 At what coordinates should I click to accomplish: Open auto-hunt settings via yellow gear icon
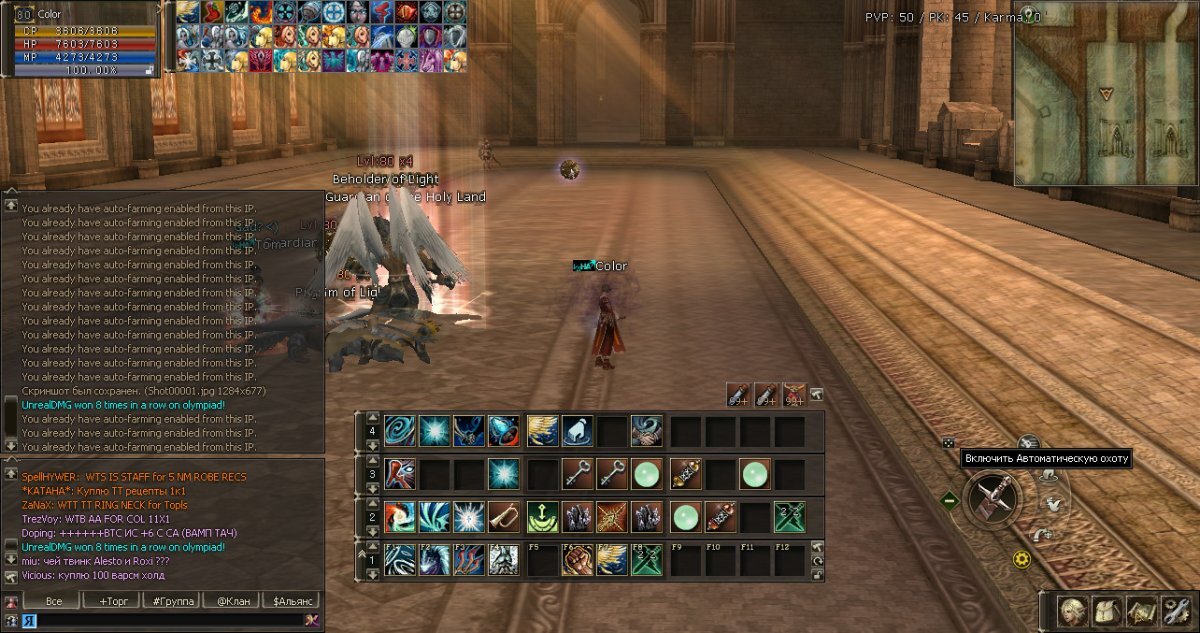(1021, 560)
